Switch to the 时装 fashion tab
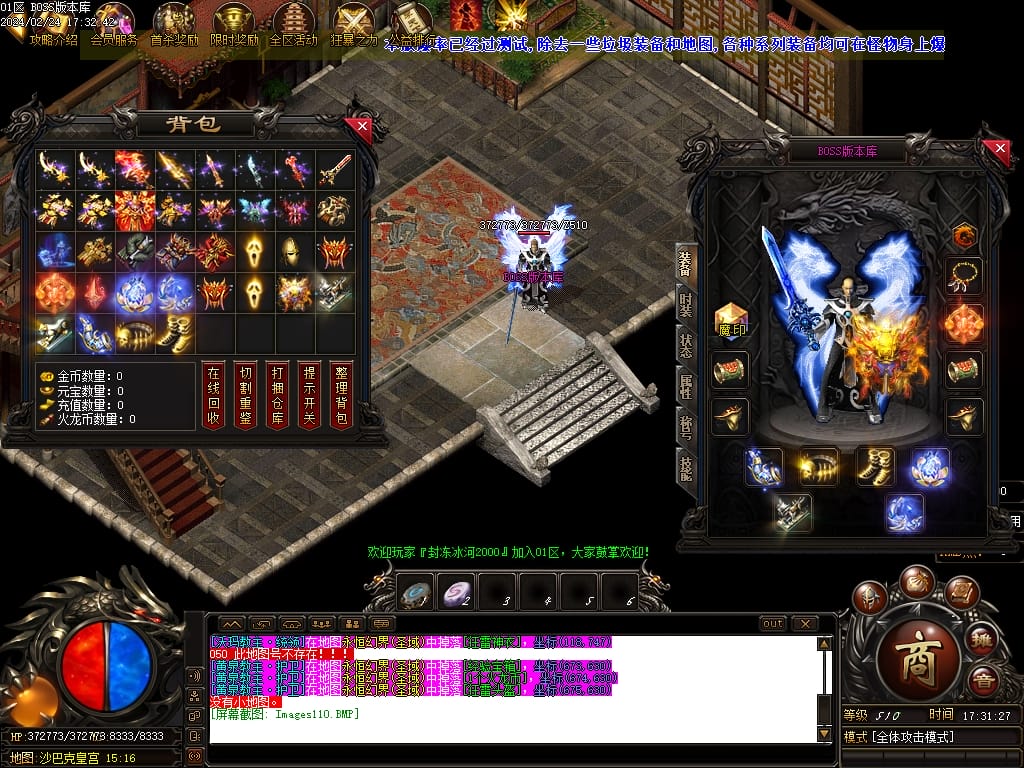Image resolution: width=1024 pixels, height=768 pixels. click(686, 304)
